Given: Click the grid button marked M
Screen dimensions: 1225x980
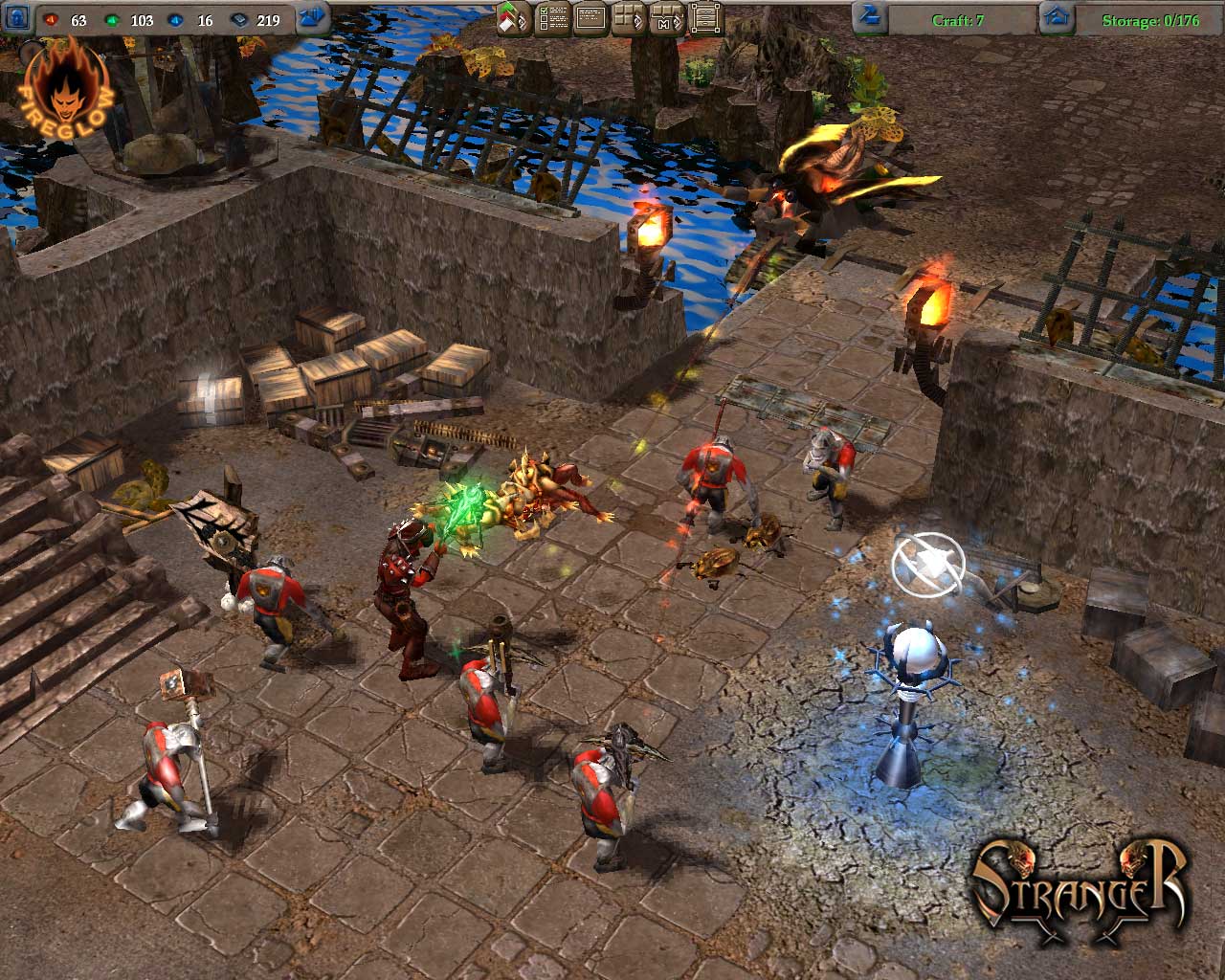Looking at the screenshot, I should (667, 18).
